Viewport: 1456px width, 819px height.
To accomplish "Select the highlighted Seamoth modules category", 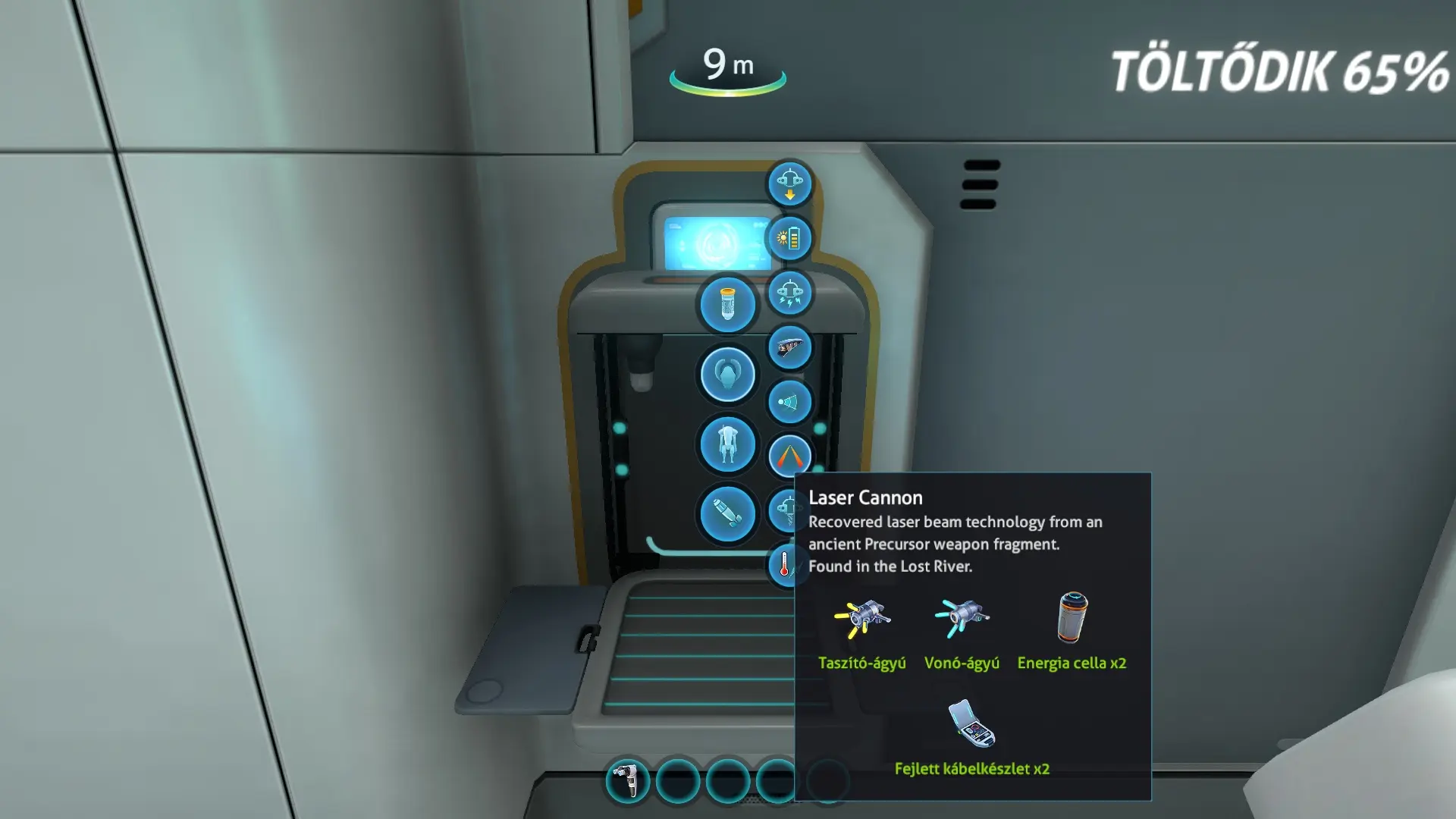I will click(727, 374).
